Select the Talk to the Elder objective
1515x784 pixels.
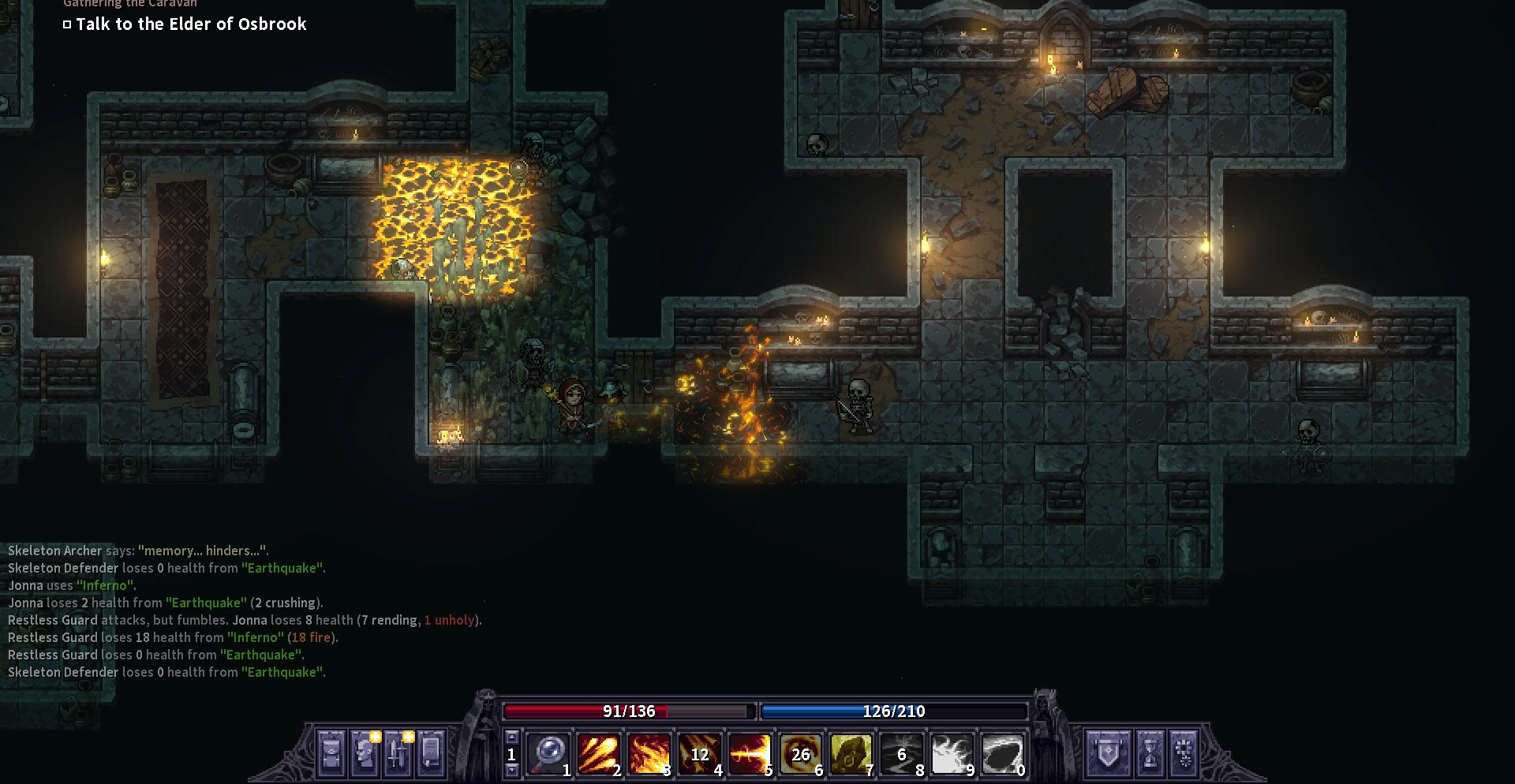pyautogui.click(x=191, y=24)
